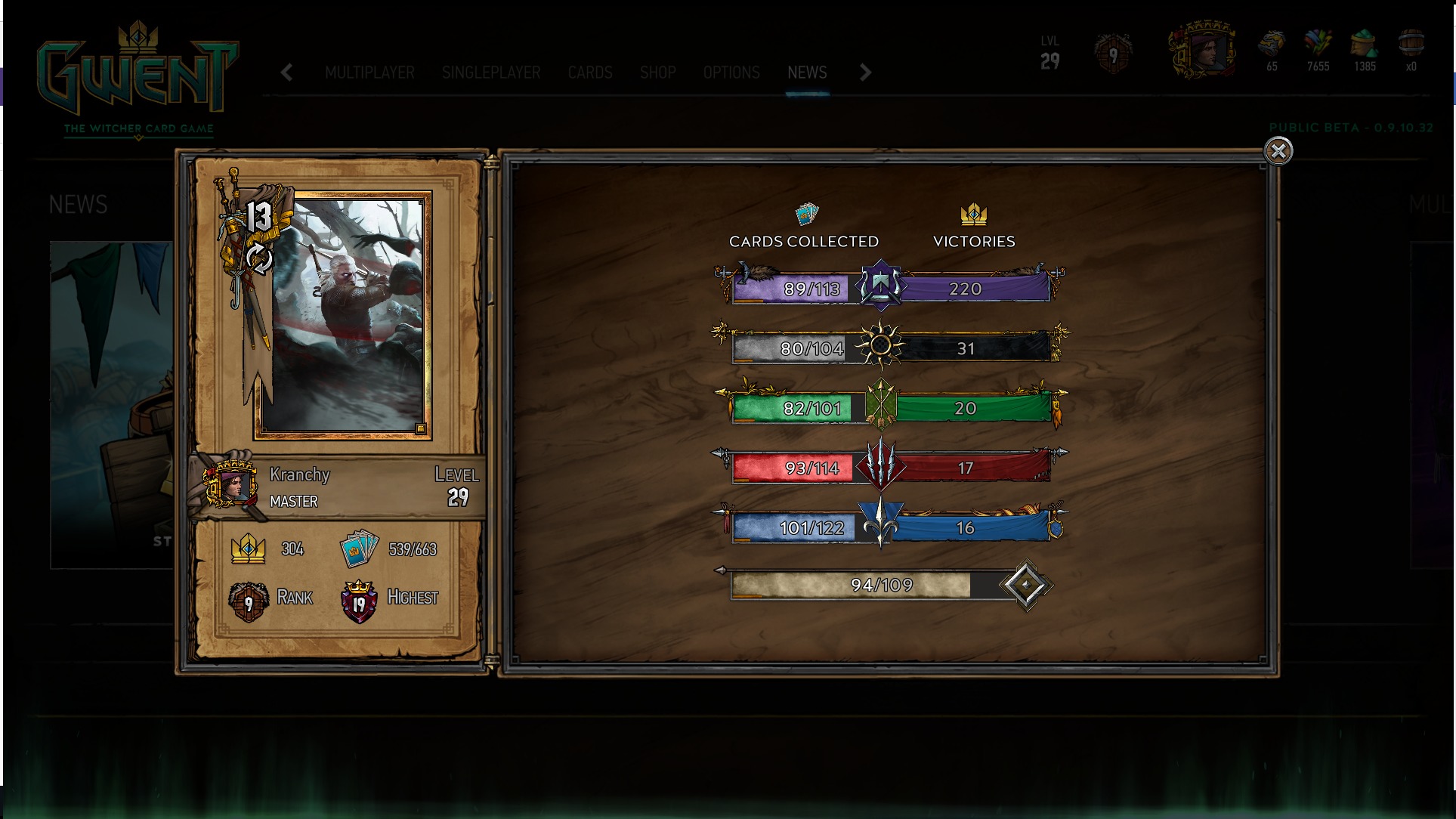Viewport: 1456px width, 819px height.
Task: Go to the Cards collection tab
Action: click(590, 73)
